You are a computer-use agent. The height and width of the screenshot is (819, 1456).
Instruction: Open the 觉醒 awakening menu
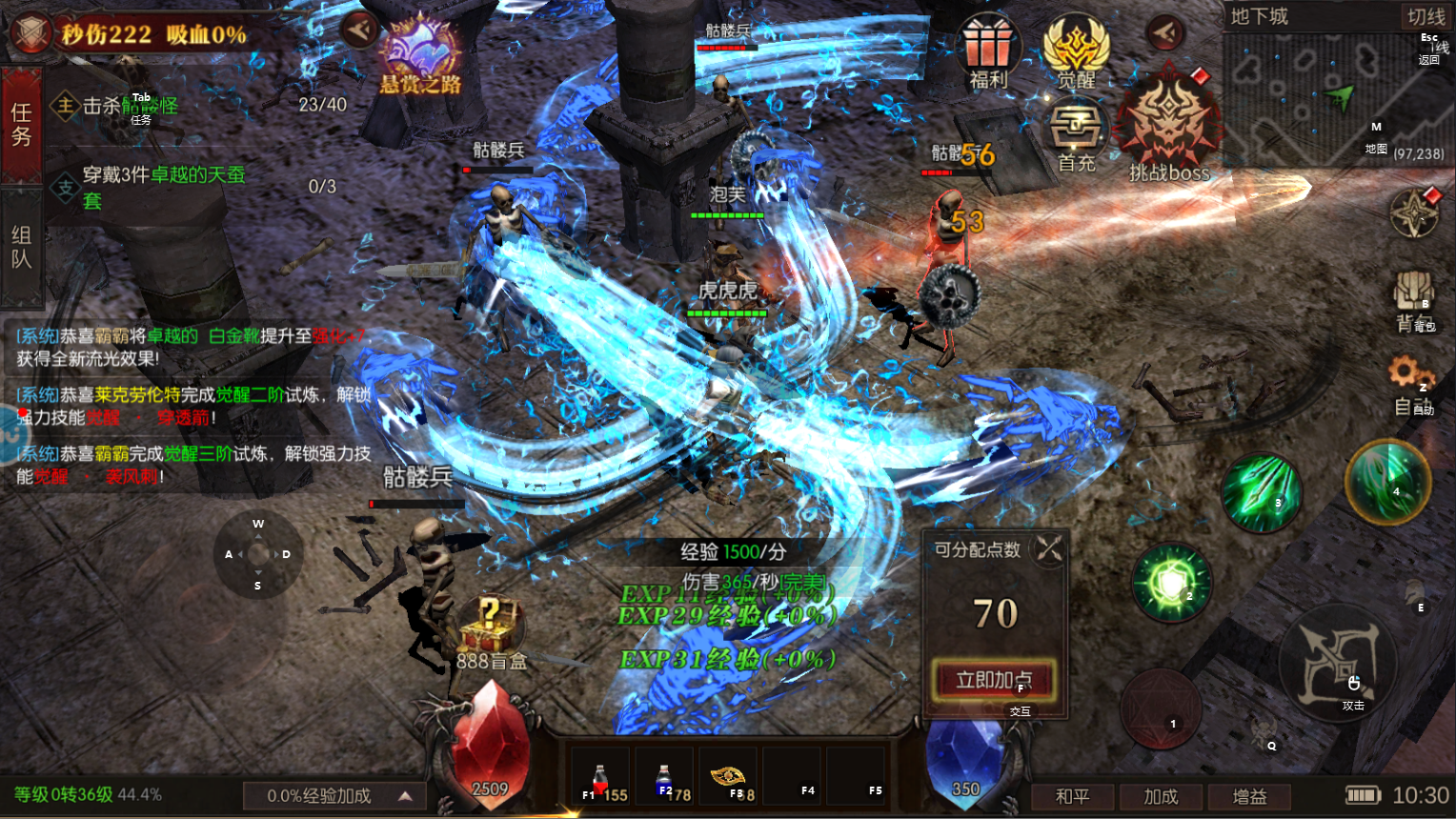coord(1076,51)
